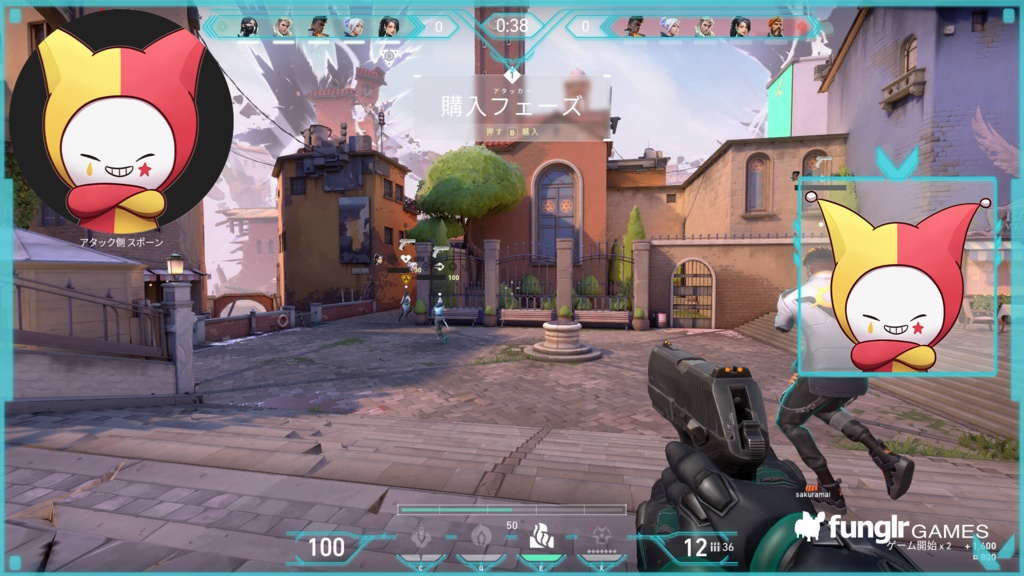1024x576 pixels.
Task: Use the highlighted Hot Hands fireball ability
Action: (x=541, y=538)
